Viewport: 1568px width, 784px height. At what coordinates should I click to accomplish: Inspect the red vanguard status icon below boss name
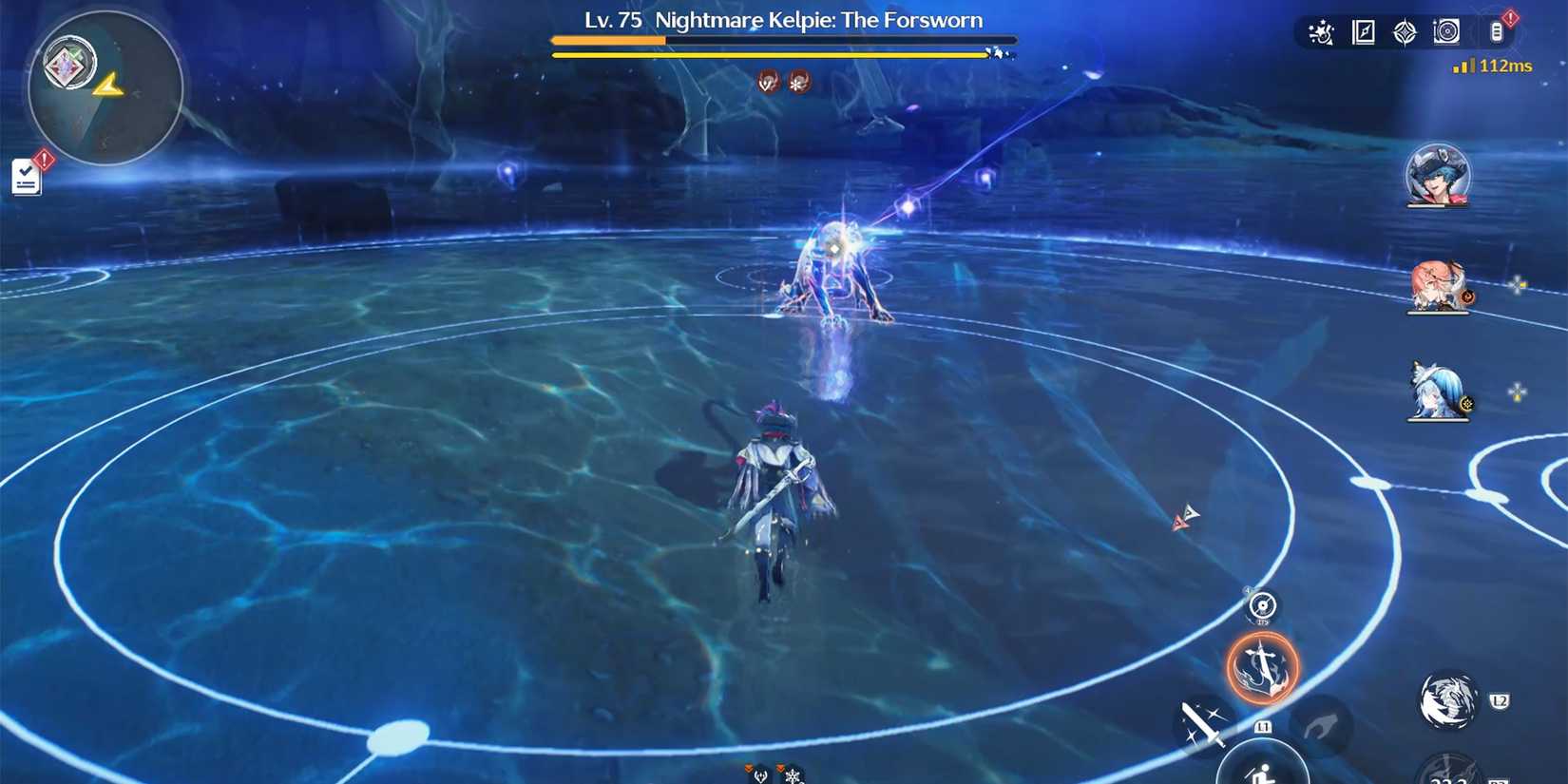766,82
